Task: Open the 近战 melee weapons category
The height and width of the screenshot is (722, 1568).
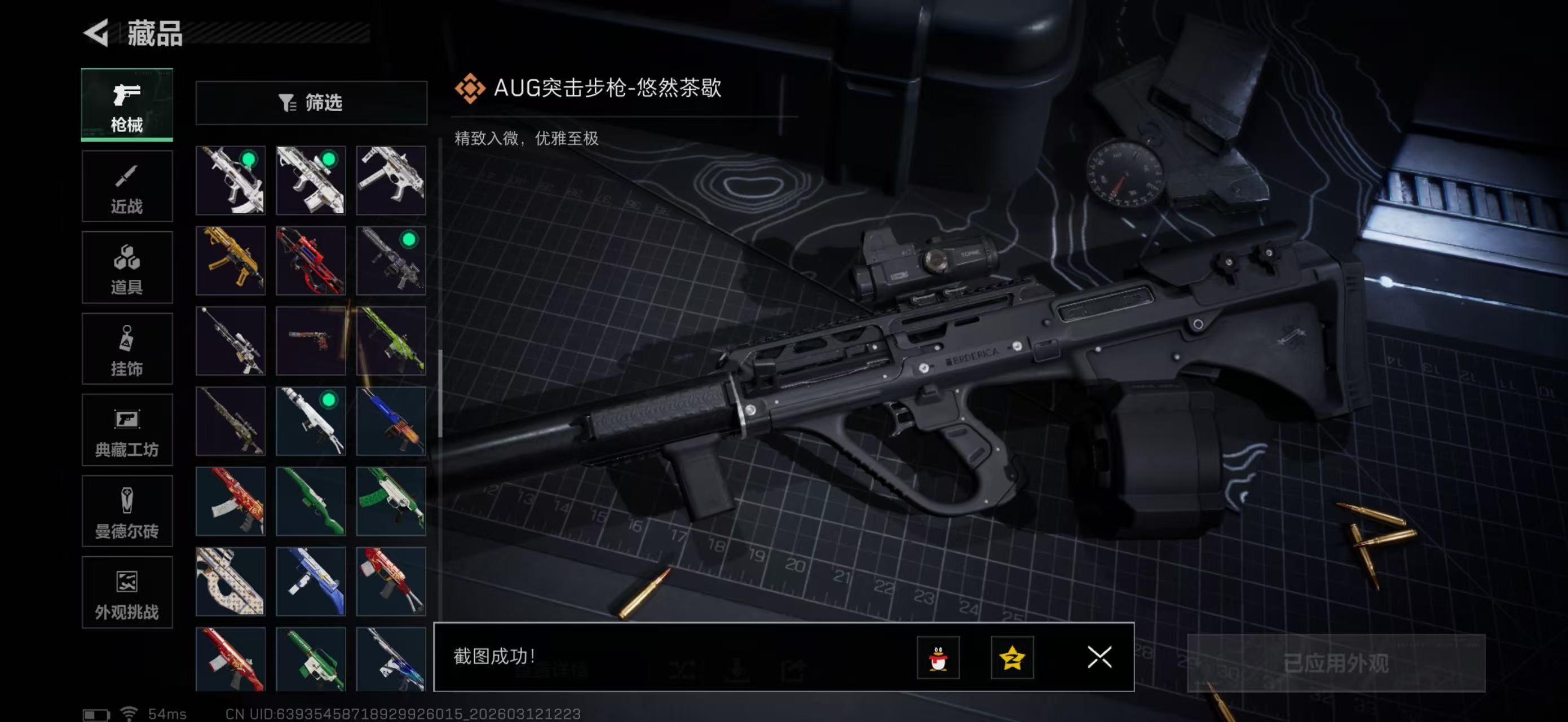Action: (x=127, y=187)
